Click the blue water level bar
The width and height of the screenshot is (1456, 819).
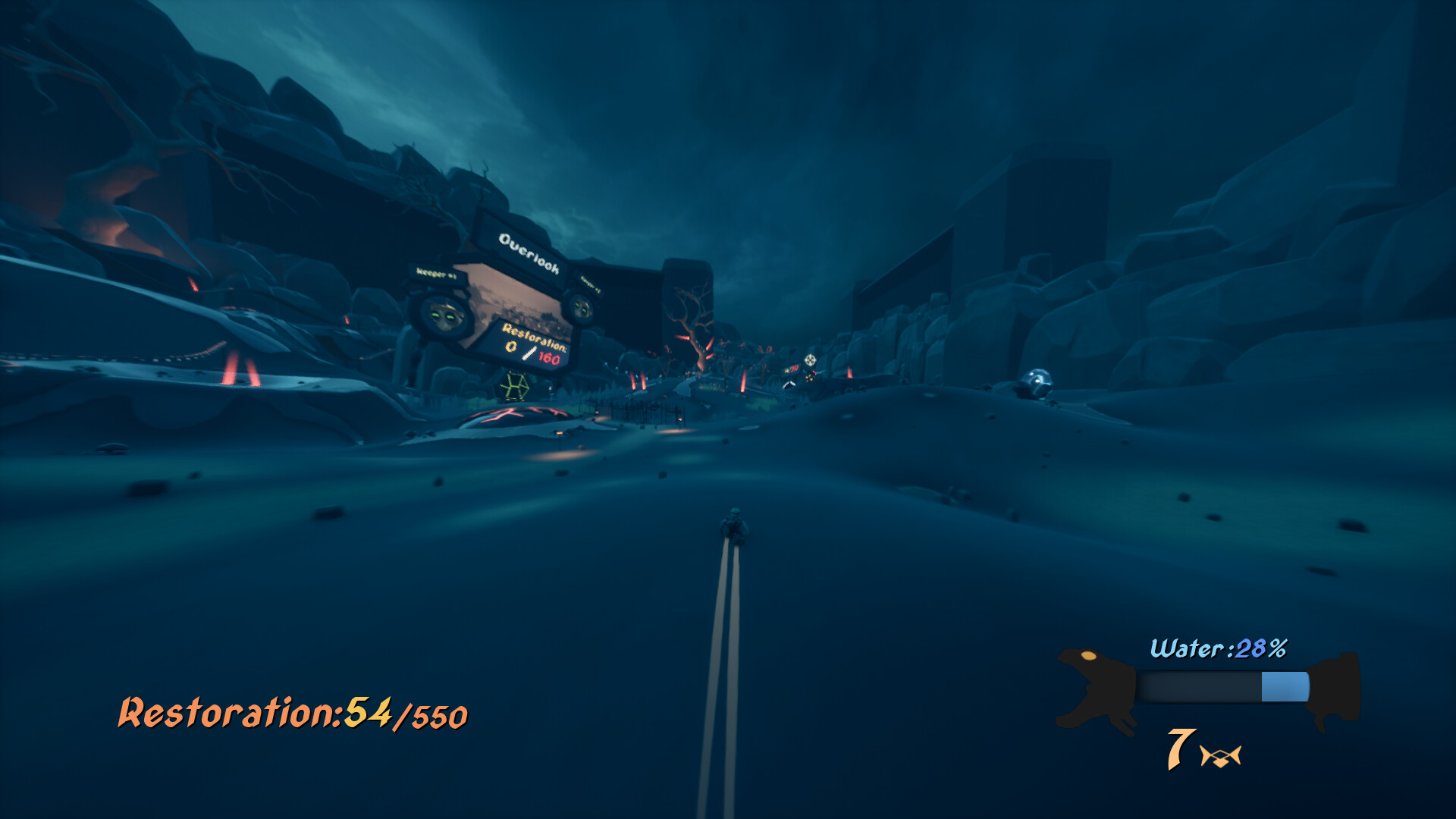1282,687
